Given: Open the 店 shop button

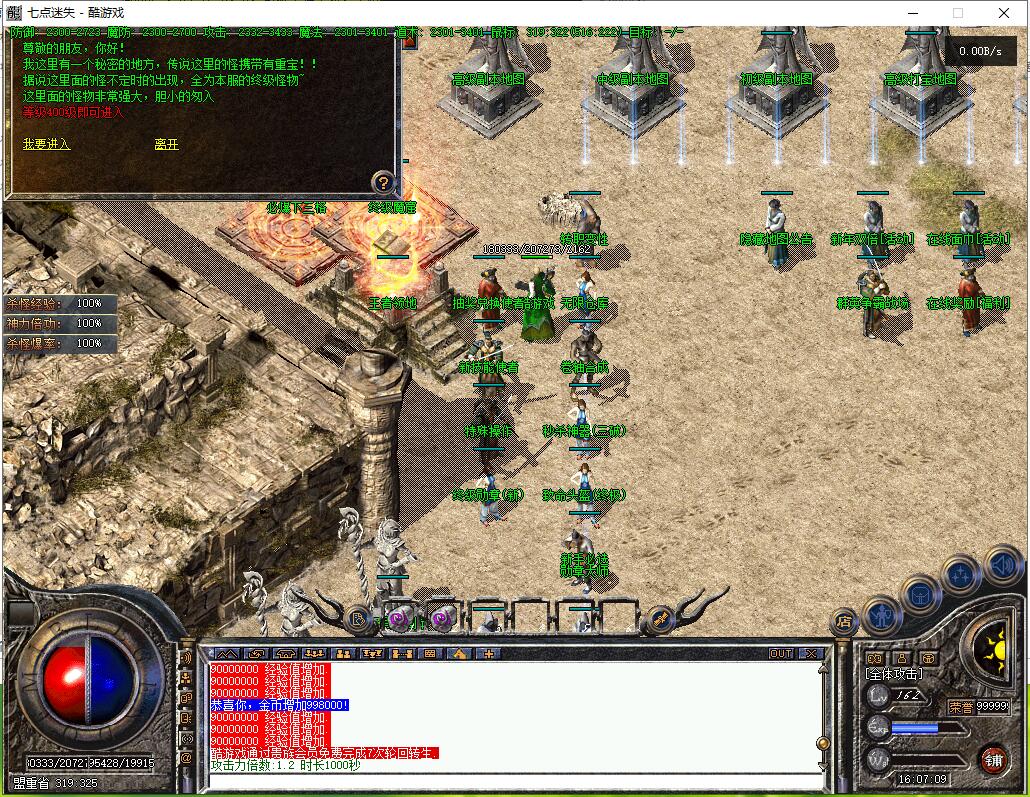Looking at the screenshot, I should tap(843, 622).
